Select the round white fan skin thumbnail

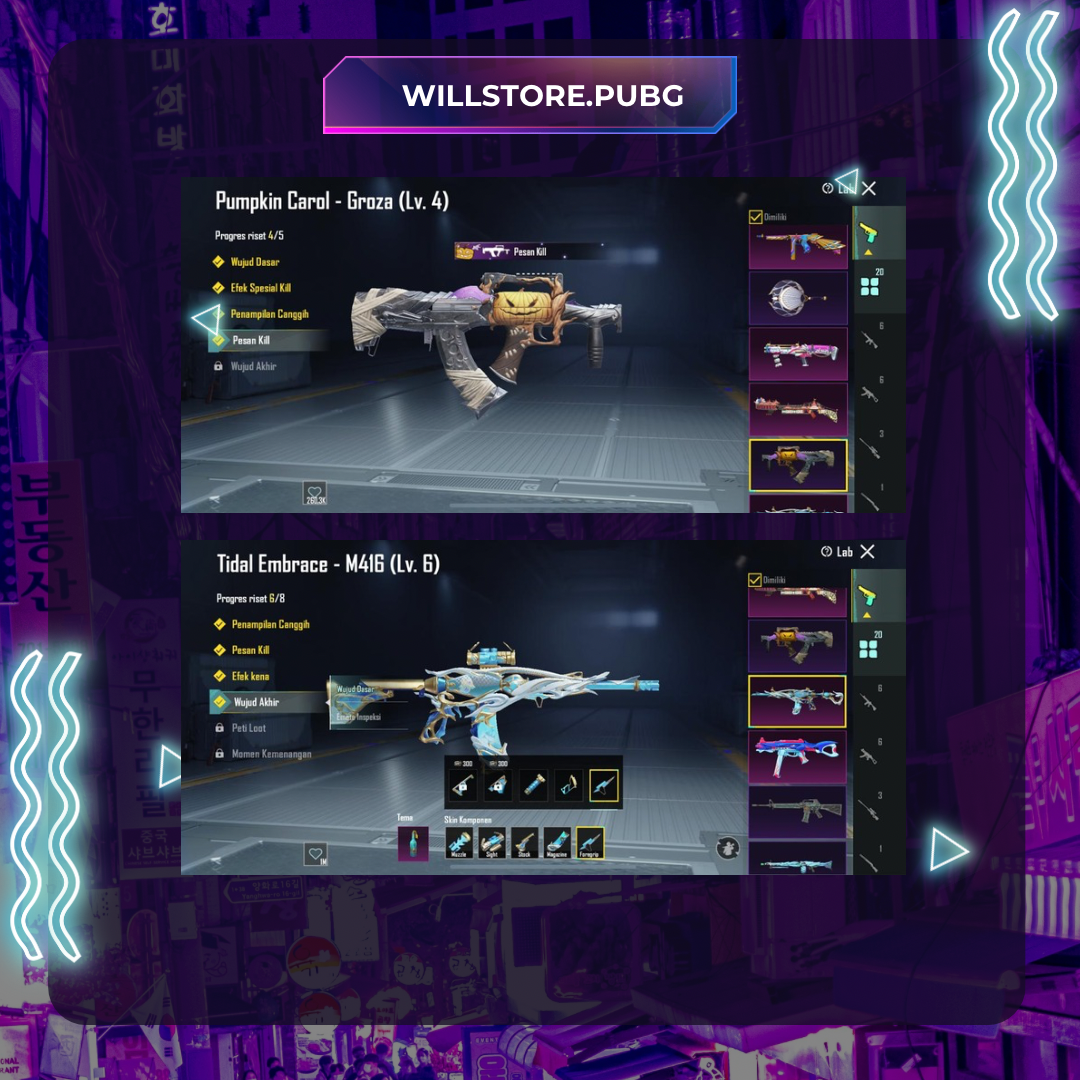798,299
